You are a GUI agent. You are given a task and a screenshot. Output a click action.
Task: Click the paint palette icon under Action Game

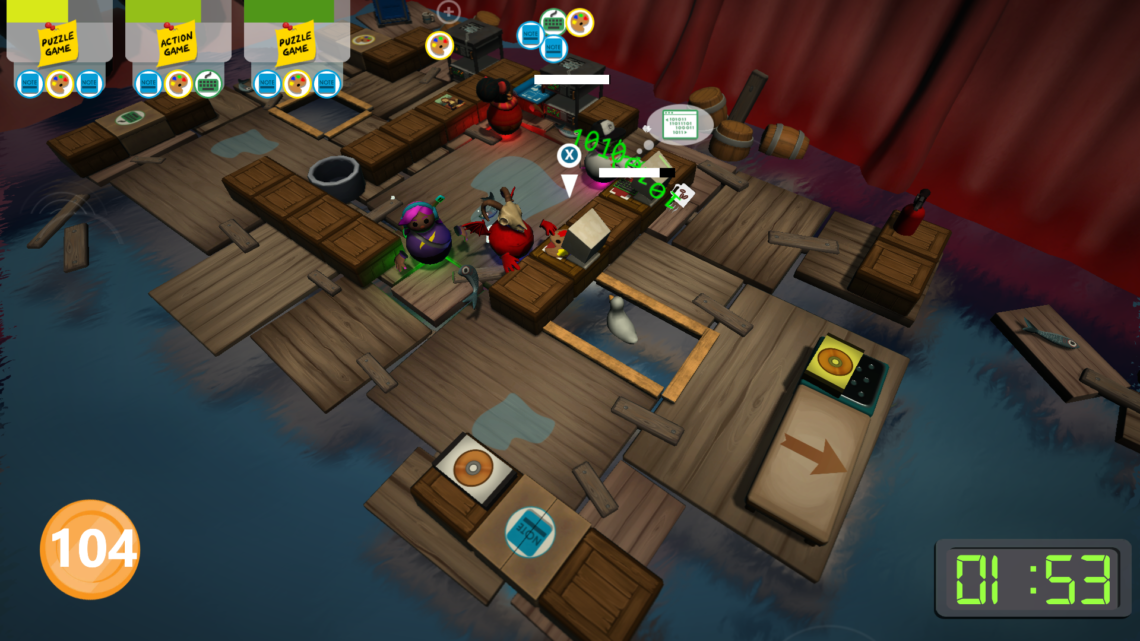click(x=178, y=83)
